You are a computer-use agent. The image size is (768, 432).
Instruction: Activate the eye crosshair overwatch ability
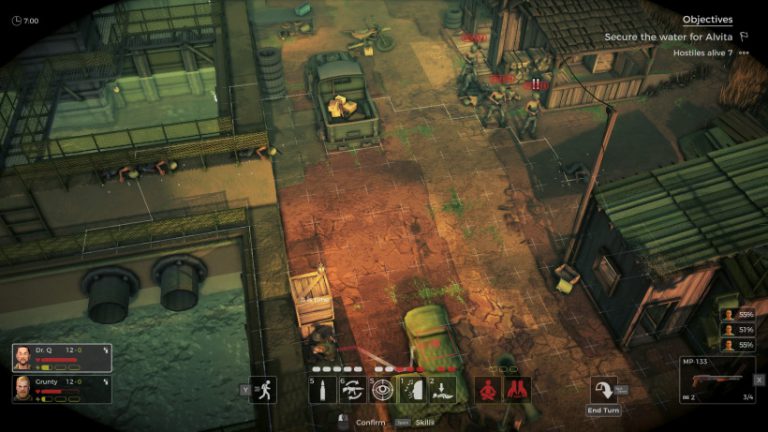pyautogui.click(x=382, y=389)
